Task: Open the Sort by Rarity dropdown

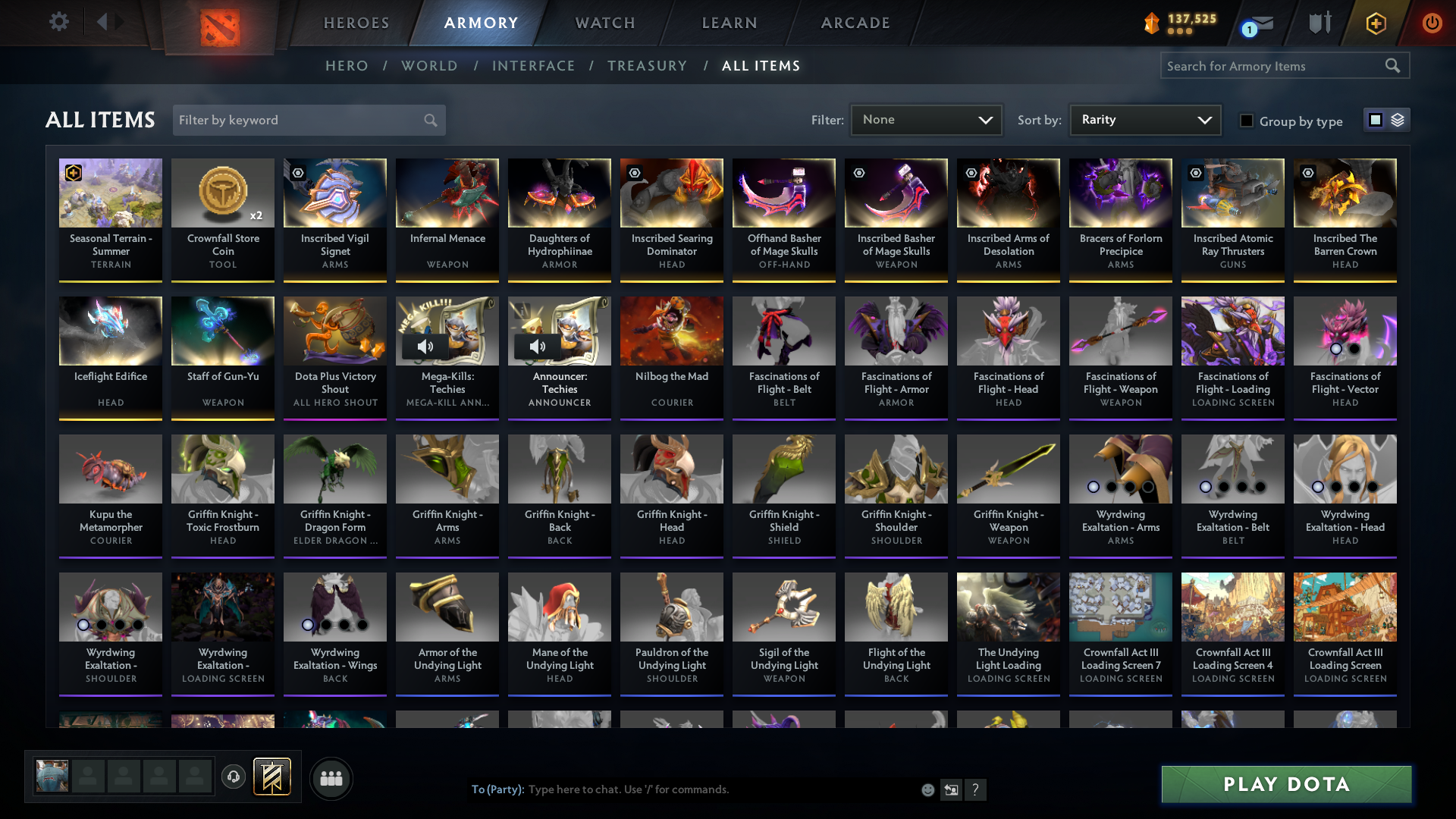Action: coord(1144,119)
